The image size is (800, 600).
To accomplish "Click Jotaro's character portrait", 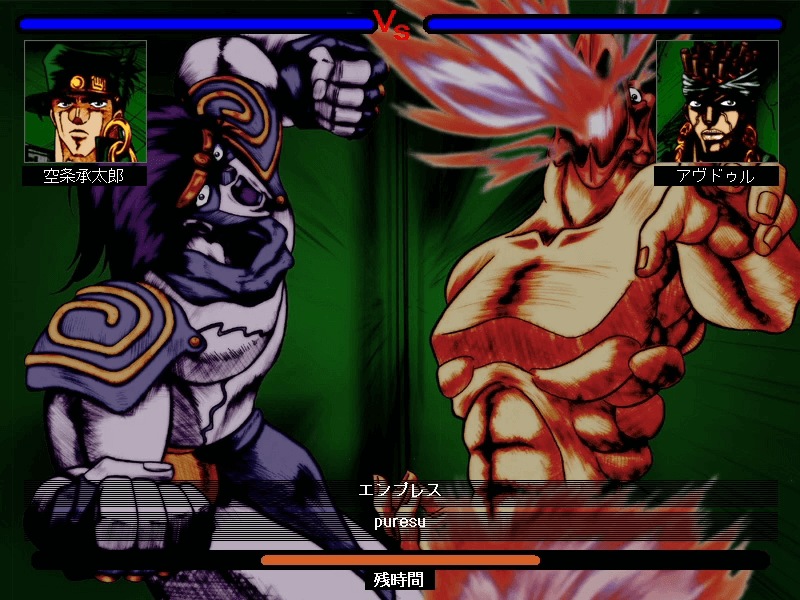I will (x=85, y=101).
